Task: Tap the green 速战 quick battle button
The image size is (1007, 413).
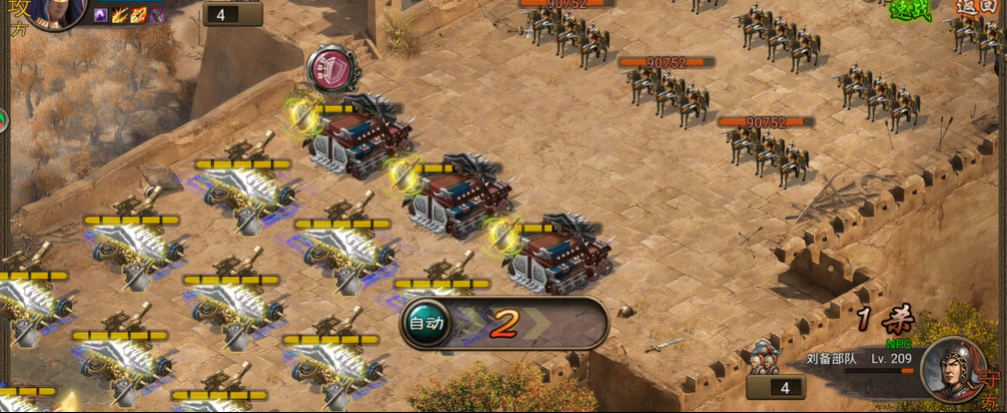Action: [x=908, y=9]
